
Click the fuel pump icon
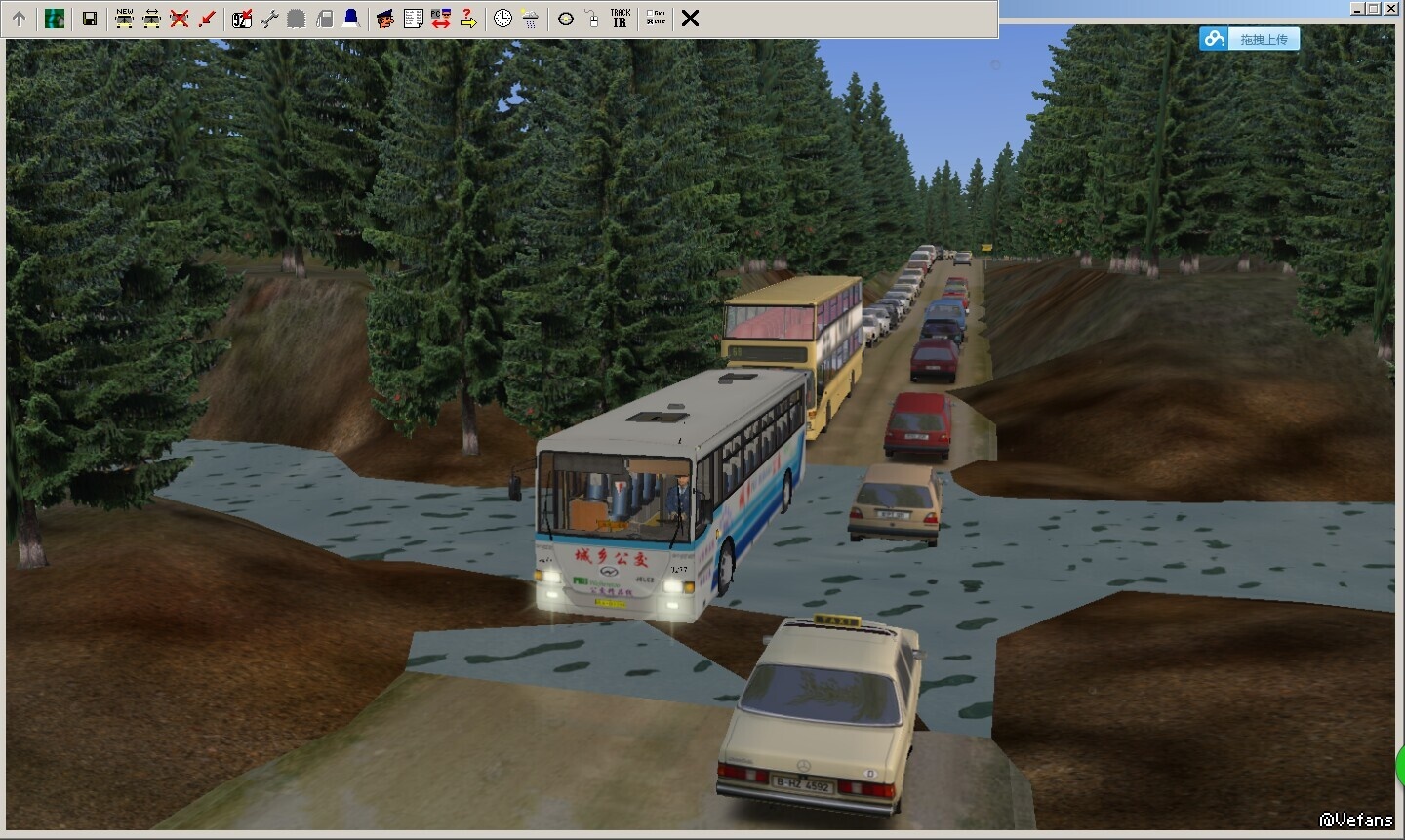[x=324, y=19]
